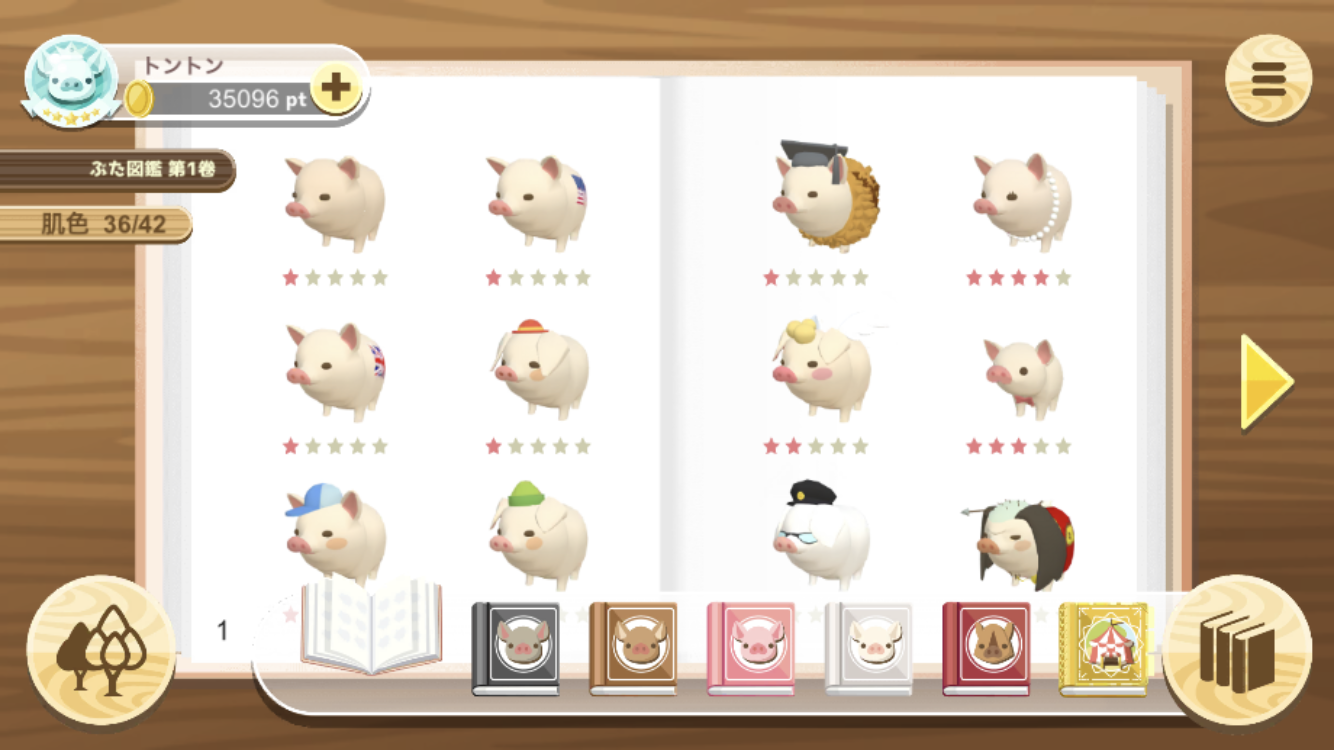Select the pig with British flag mark
The image size is (1334, 750).
(335, 370)
